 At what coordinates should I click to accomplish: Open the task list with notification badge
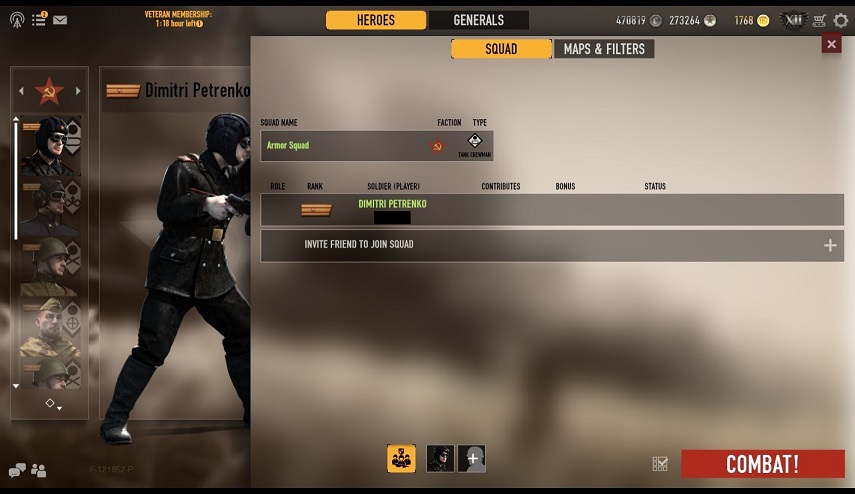tap(39, 19)
